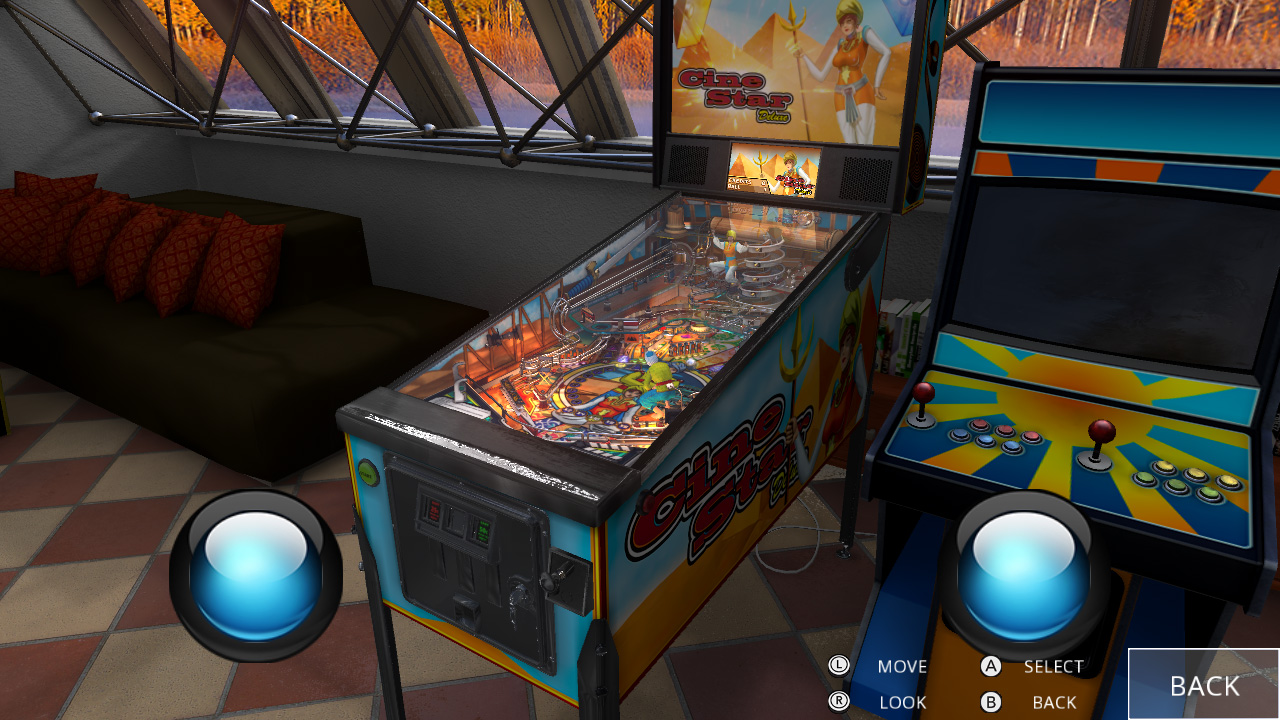Click the speaker grille on the backbox

(690, 165)
